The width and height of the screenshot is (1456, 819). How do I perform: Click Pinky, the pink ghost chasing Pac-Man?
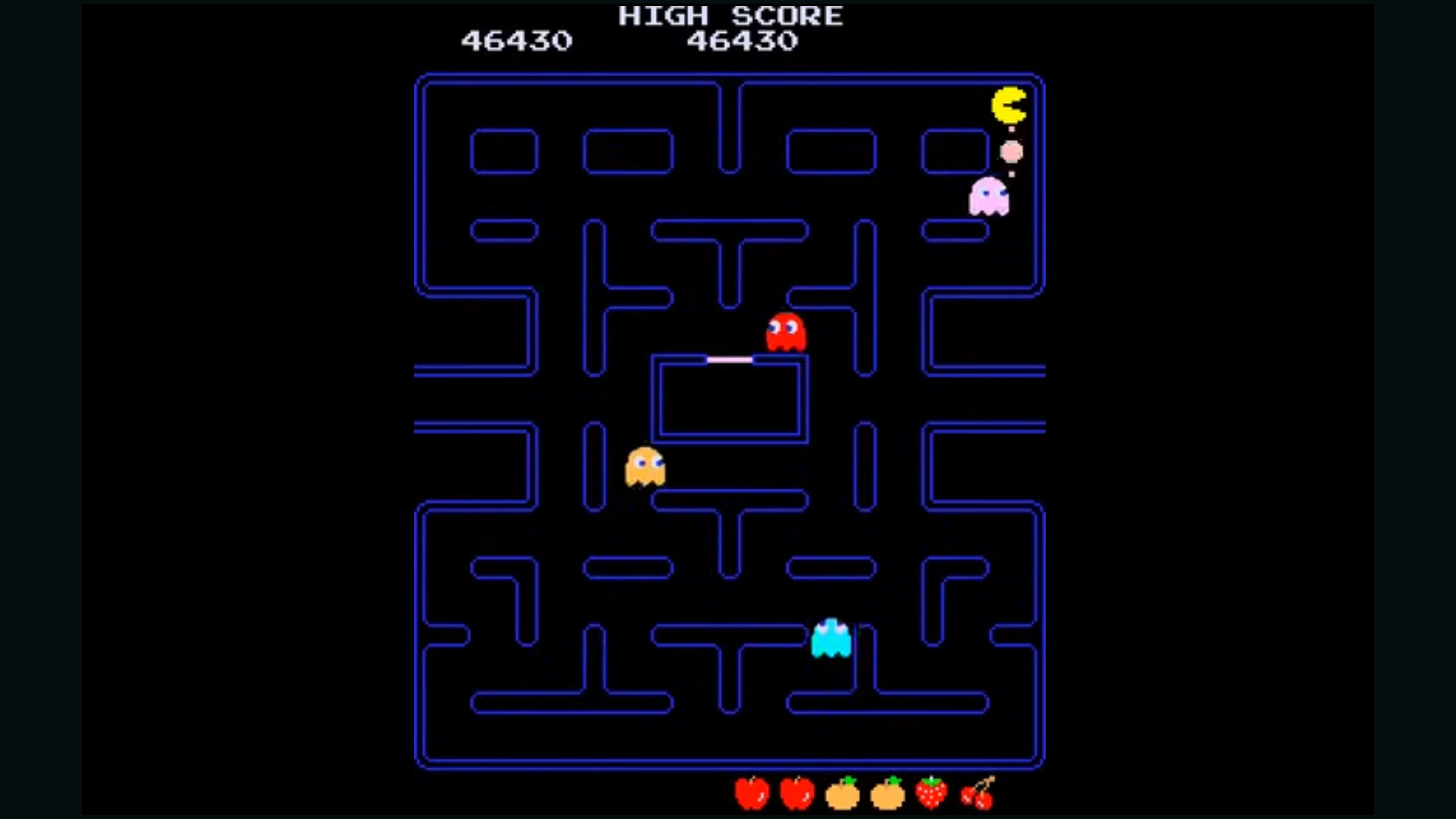[x=988, y=196]
